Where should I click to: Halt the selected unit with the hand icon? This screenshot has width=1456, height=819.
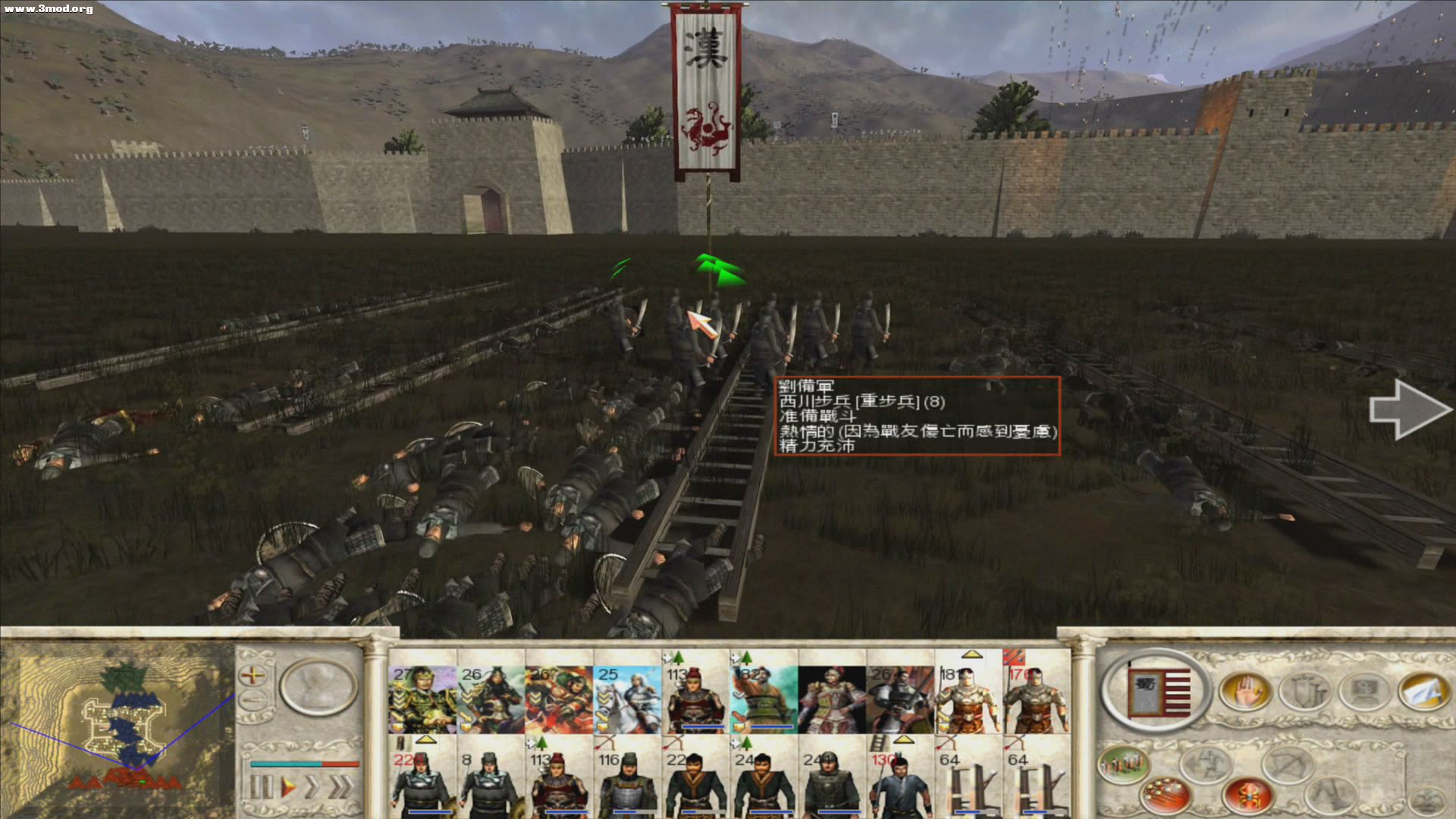click(x=1247, y=692)
